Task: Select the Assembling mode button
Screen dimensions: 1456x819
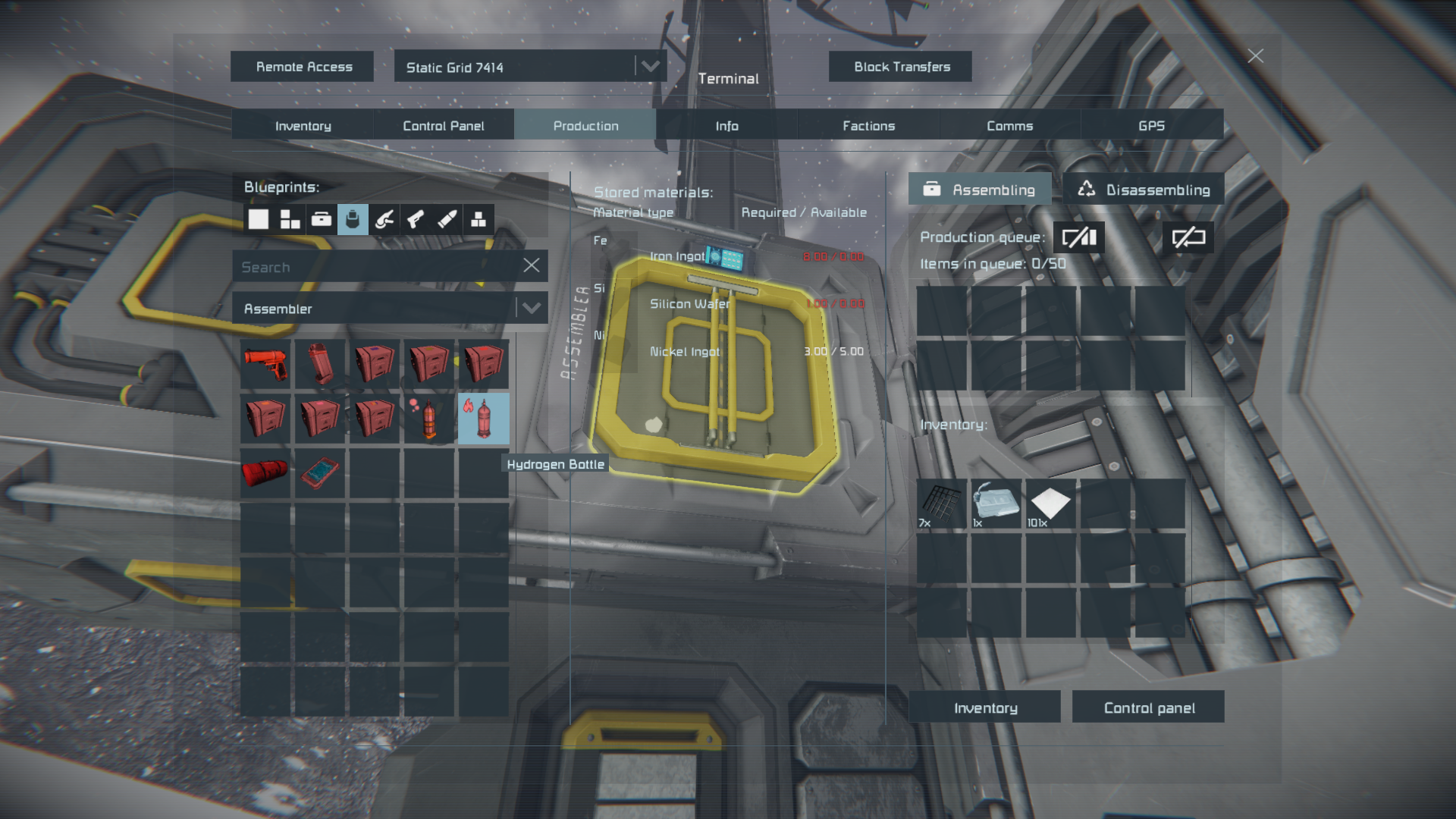Action: (x=979, y=190)
